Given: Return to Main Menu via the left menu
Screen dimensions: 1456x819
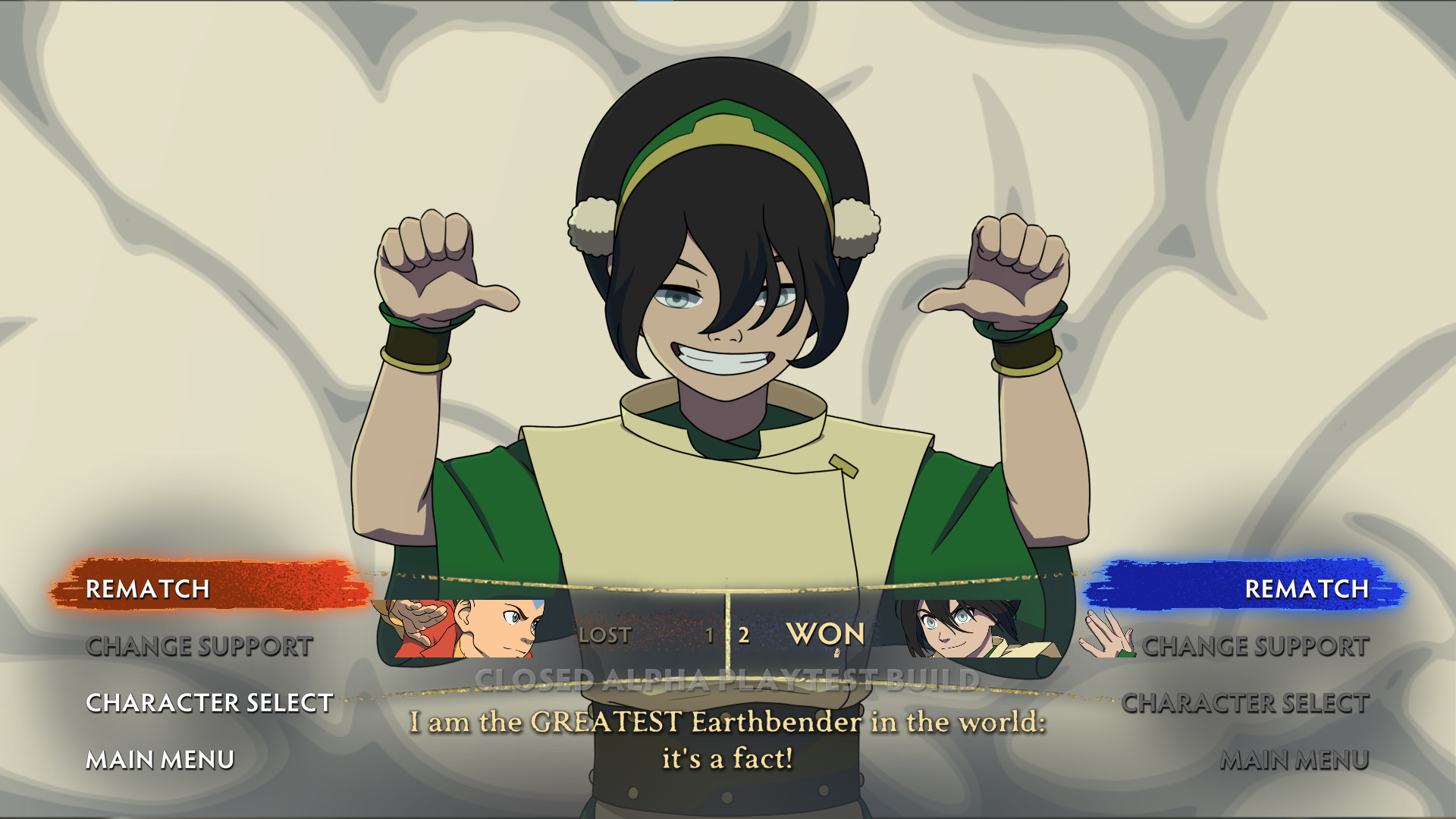Looking at the screenshot, I should [160, 759].
